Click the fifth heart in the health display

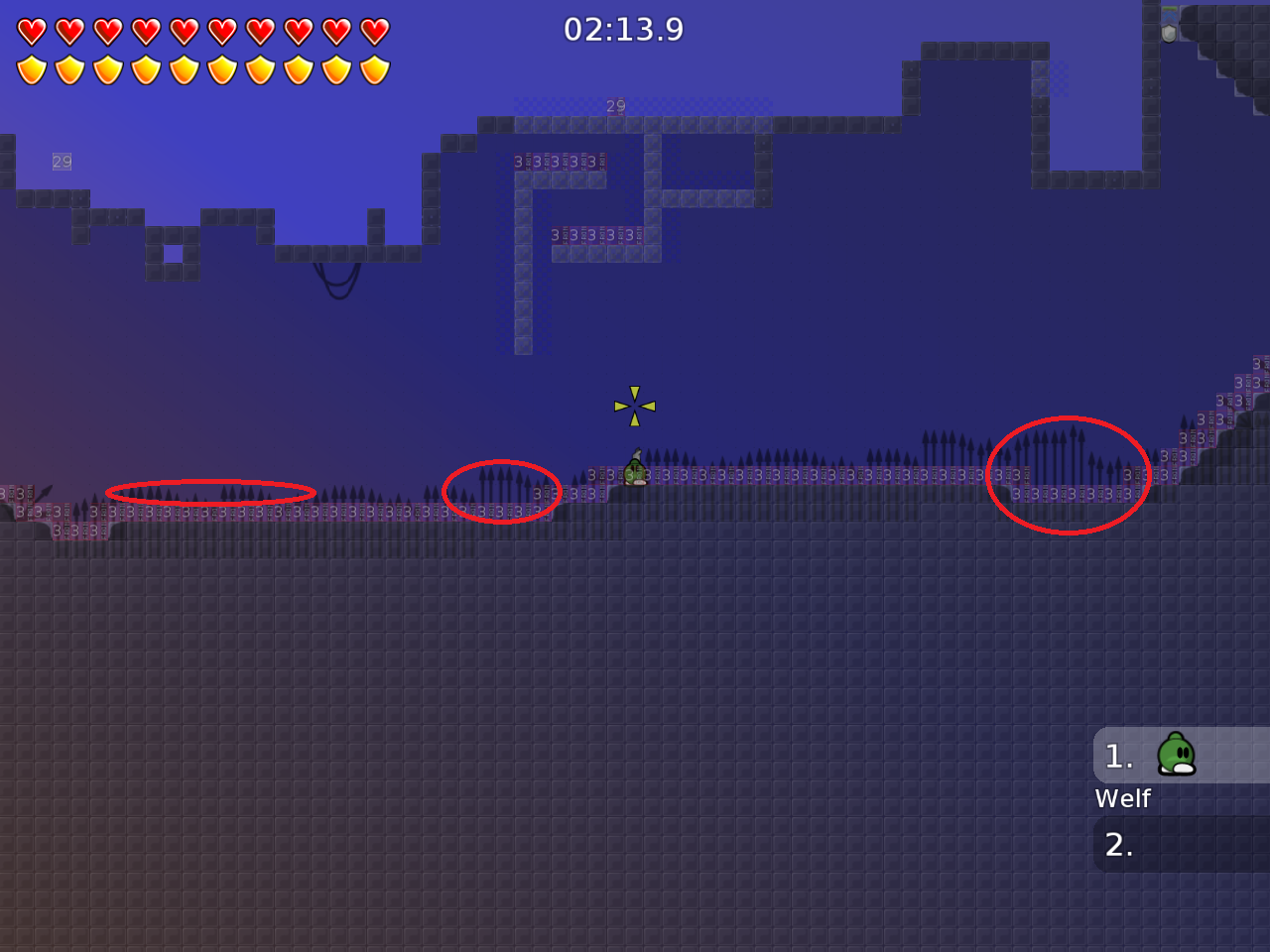(x=183, y=30)
